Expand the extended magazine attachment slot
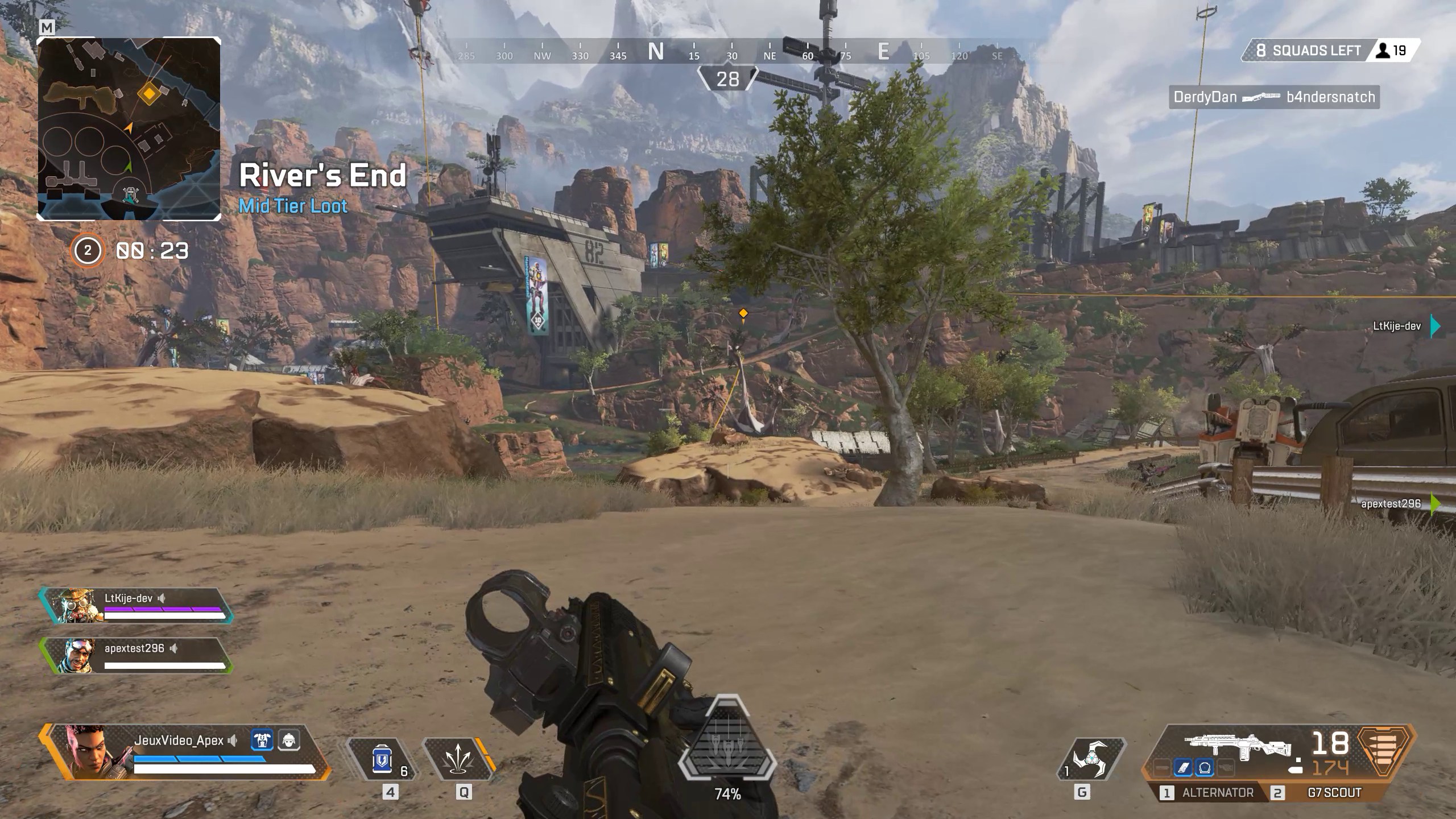The width and height of the screenshot is (1456, 819). click(1184, 768)
